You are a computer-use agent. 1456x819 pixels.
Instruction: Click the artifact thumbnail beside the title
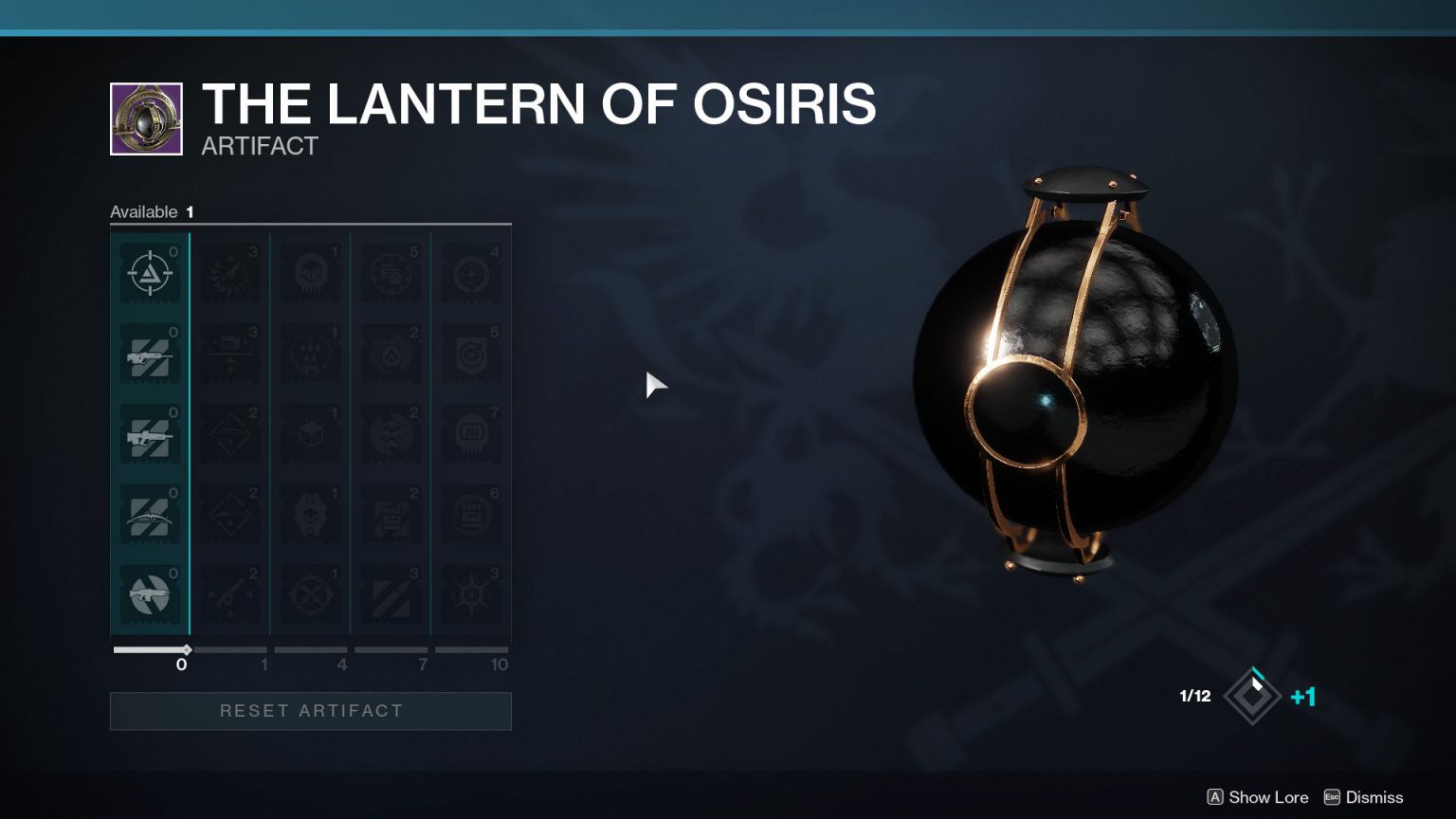(x=146, y=117)
